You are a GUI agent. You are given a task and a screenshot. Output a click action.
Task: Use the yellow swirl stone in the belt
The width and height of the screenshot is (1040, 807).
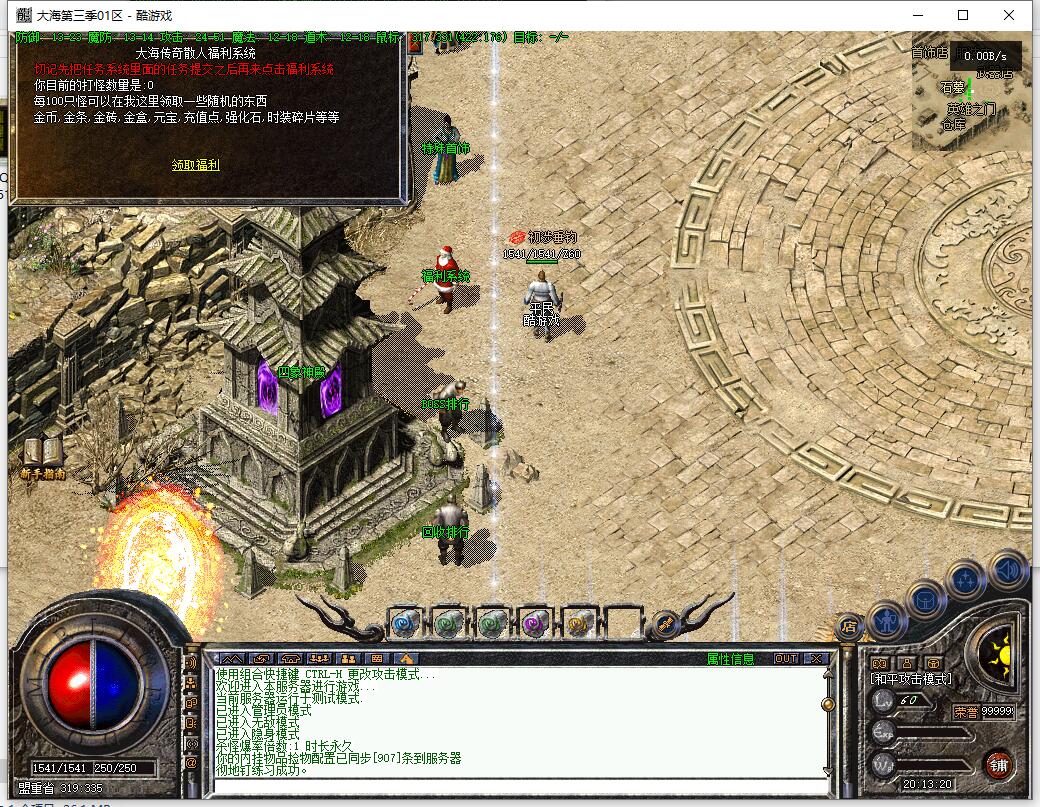click(579, 624)
